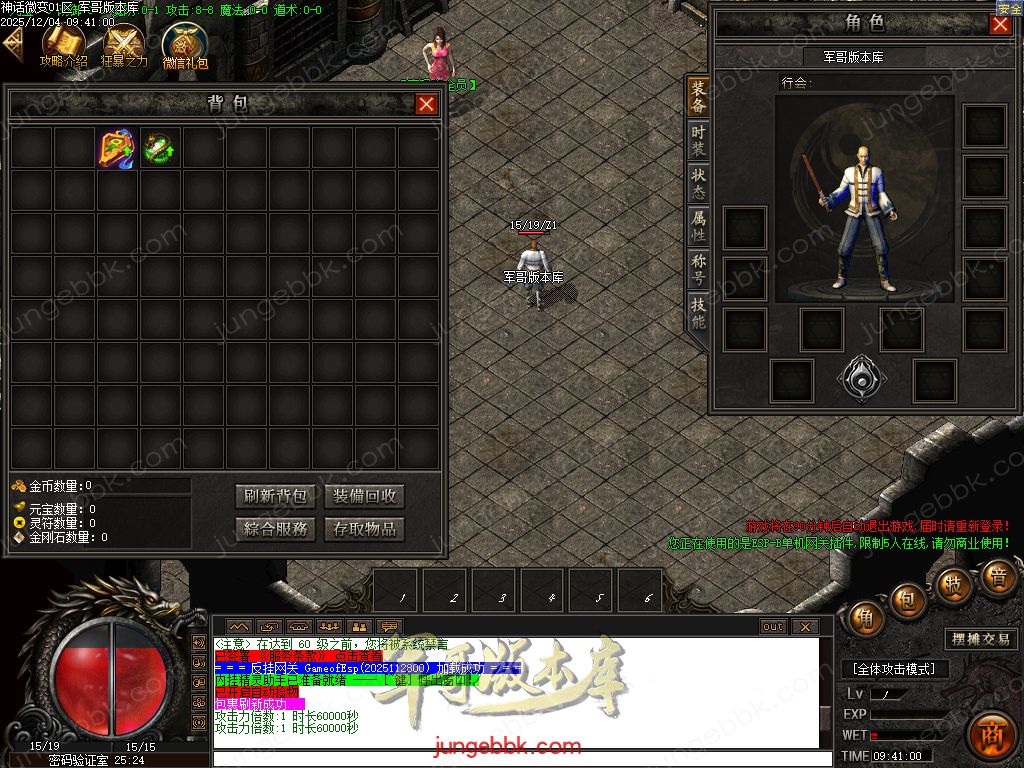View the 技能 skills tab
This screenshot has height=768, width=1024.
698,313
